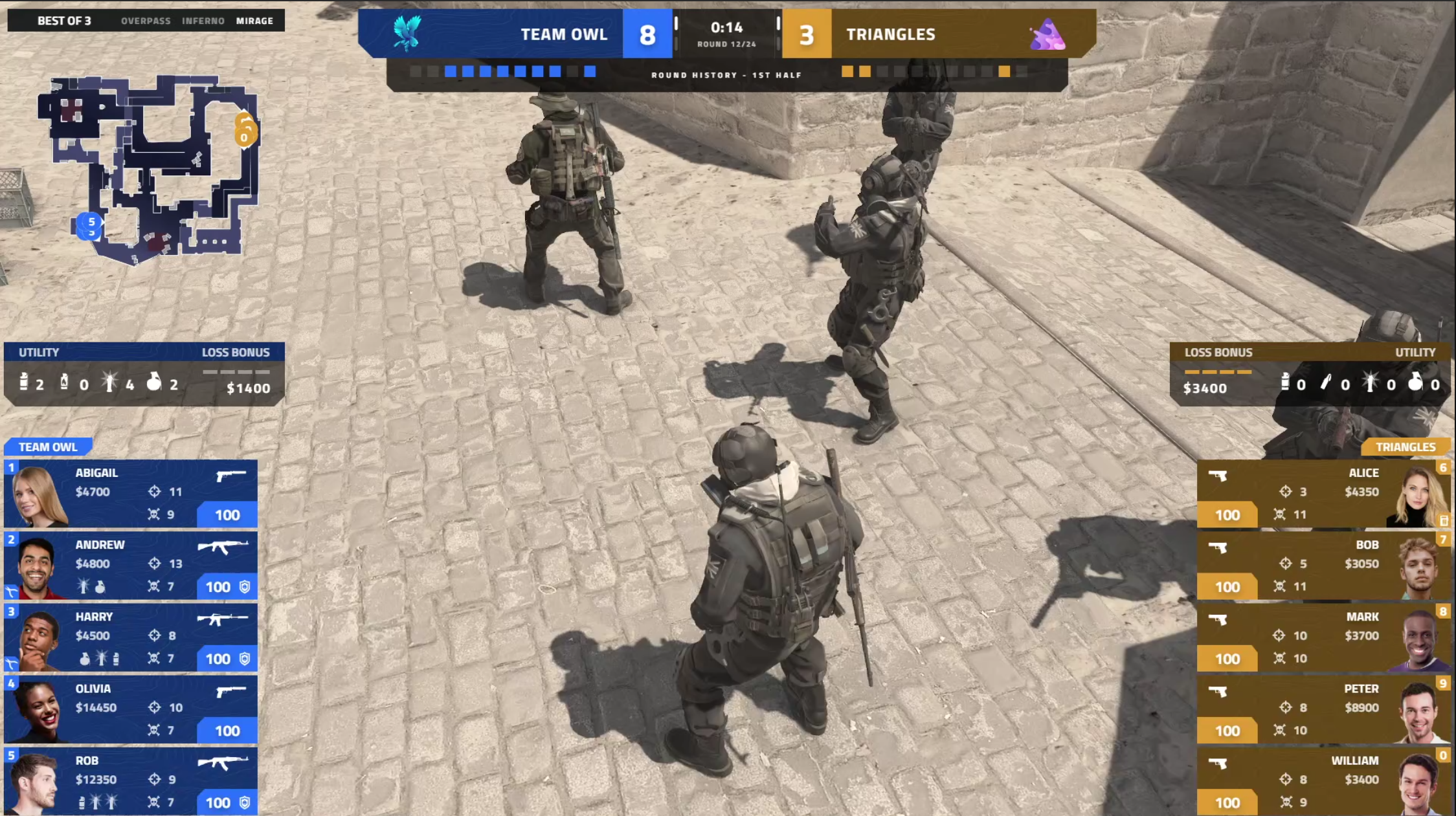The height and width of the screenshot is (816, 1456).
Task: Choose Harry's player row
Action: [x=131, y=637]
